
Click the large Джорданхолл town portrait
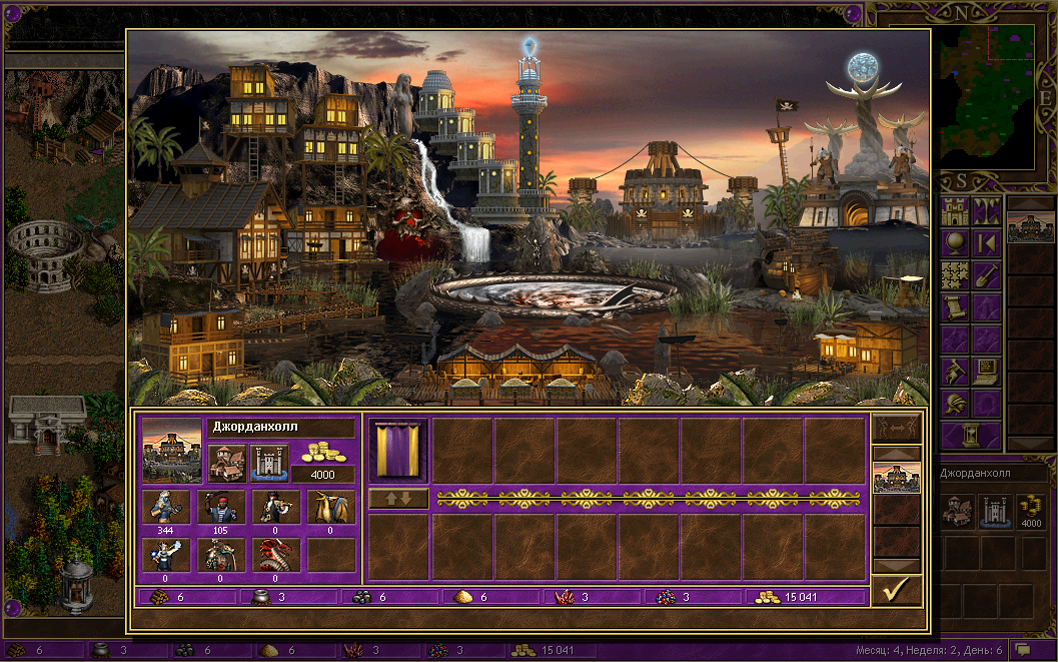(171, 450)
